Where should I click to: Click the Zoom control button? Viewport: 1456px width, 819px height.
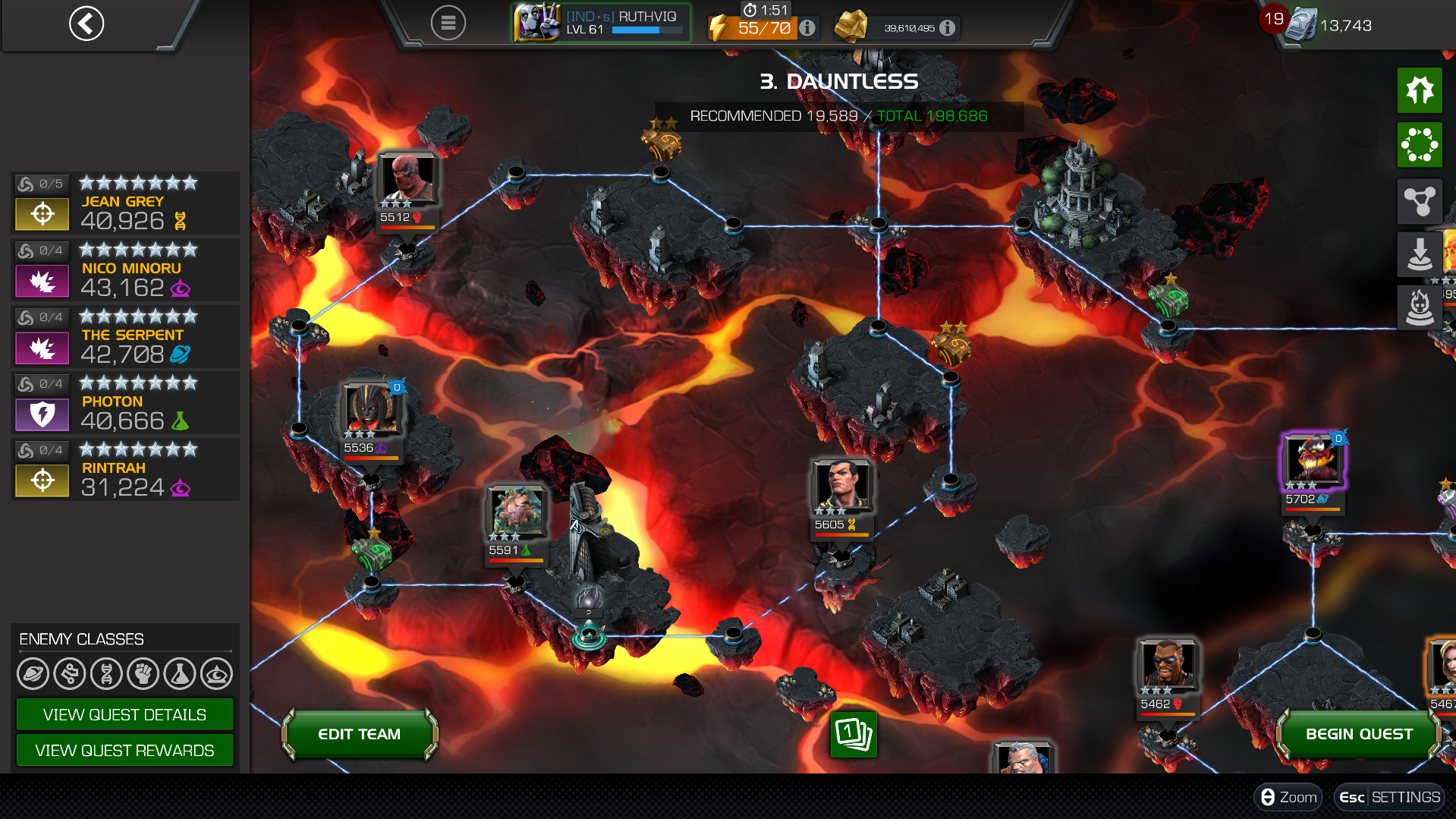tap(1288, 797)
